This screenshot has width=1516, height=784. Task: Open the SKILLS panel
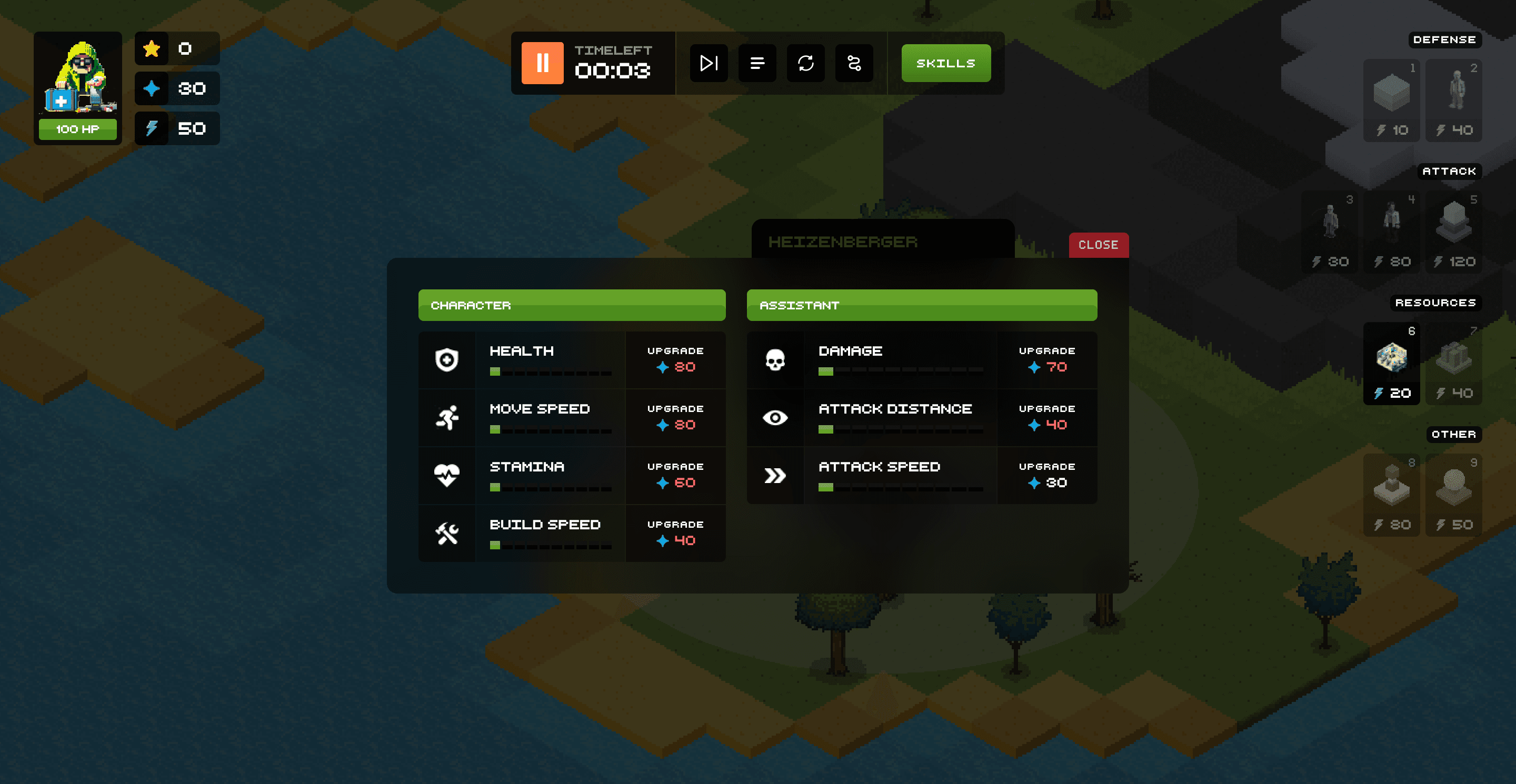coord(945,63)
